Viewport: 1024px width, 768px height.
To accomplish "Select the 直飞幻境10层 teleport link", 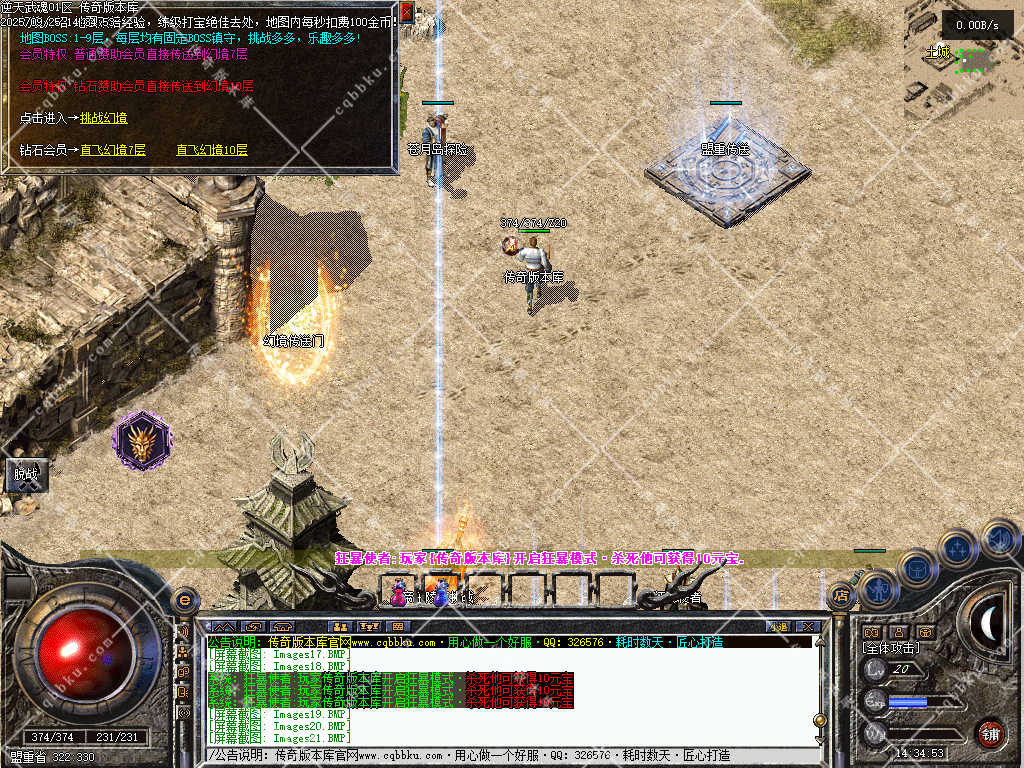I will coord(212,150).
